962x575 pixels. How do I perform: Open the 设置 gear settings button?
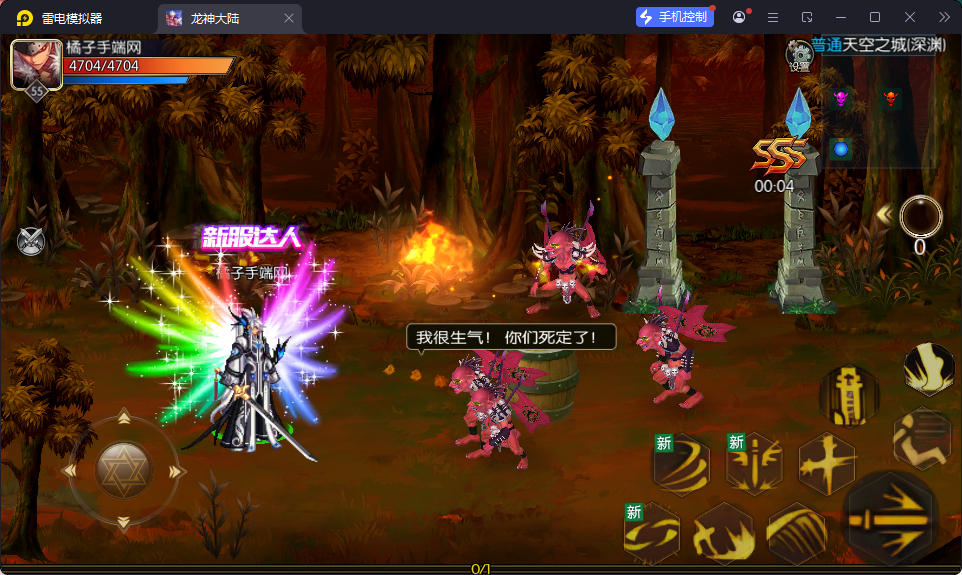[x=799, y=56]
